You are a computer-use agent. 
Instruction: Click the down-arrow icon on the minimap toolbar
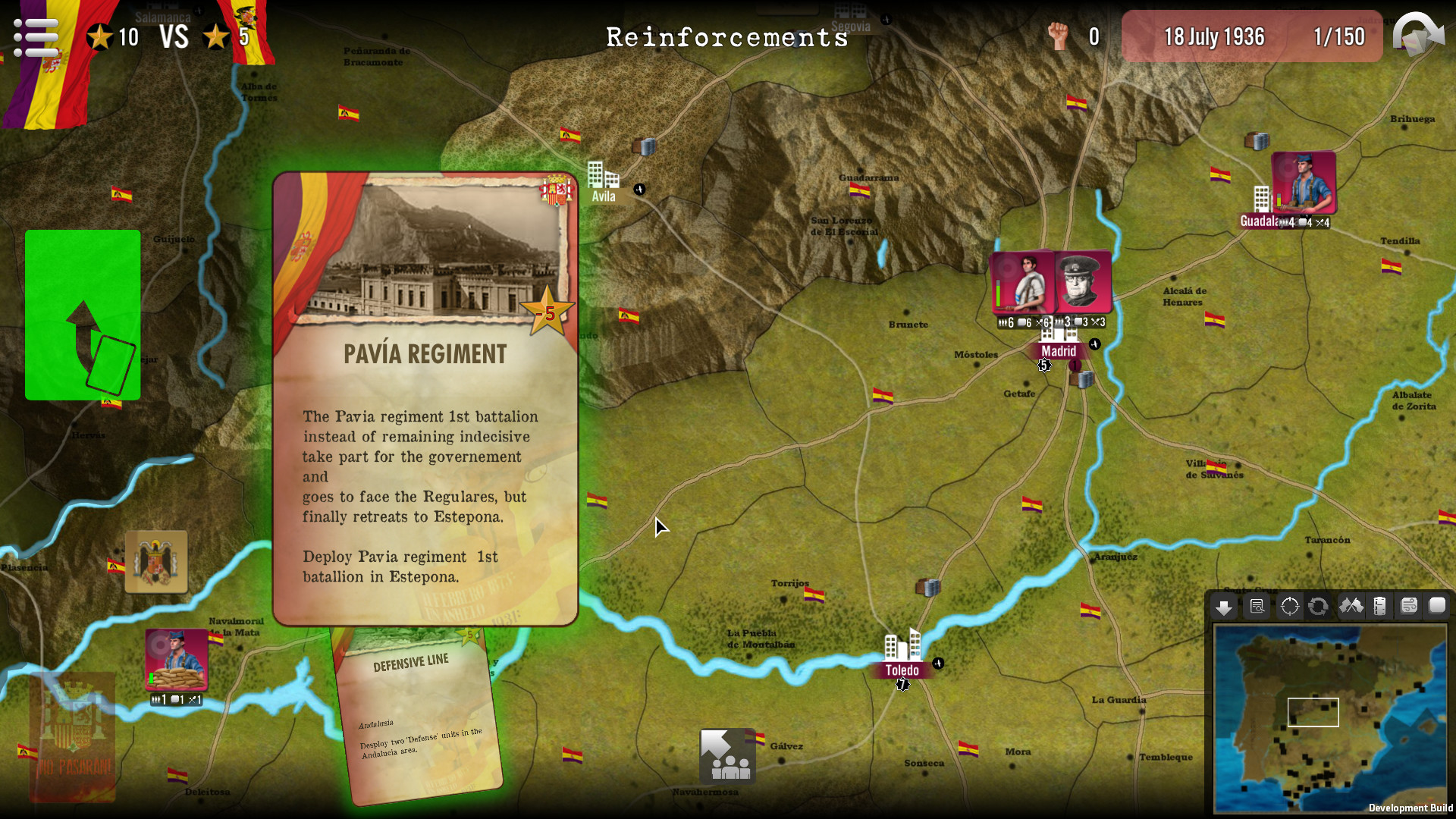coord(1224,607)
